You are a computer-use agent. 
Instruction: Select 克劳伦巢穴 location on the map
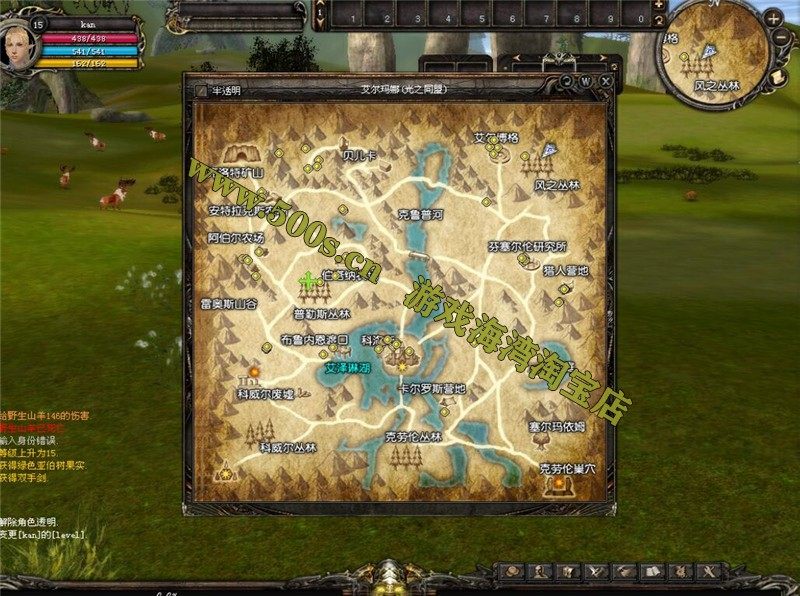point(567,468)
